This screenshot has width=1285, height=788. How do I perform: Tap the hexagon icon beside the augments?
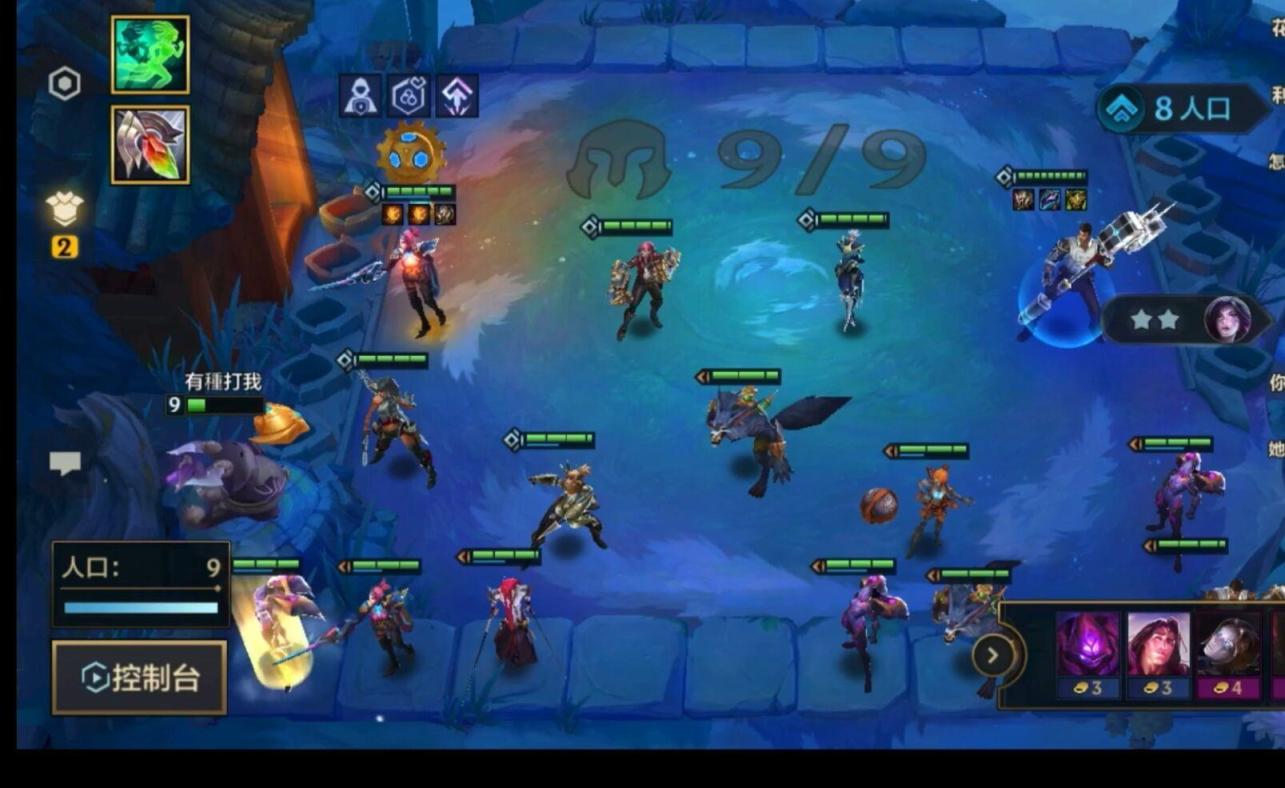65,84
